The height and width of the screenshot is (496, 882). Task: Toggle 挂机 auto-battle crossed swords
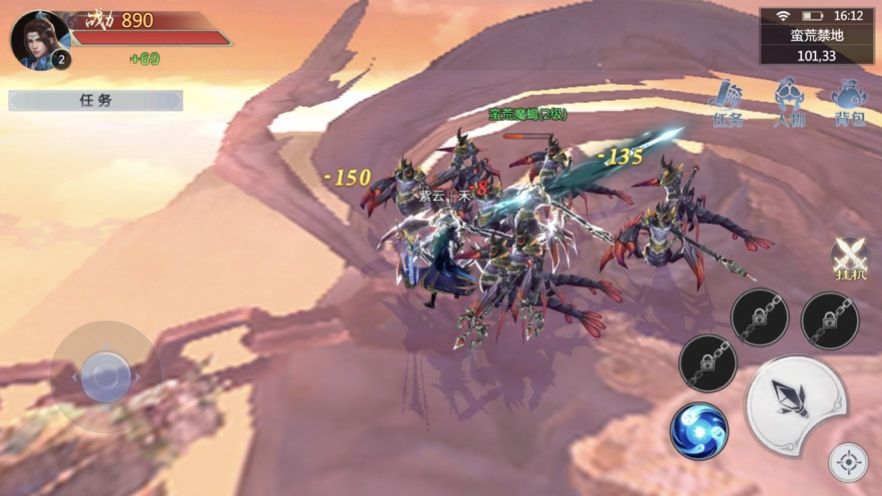point(849,258)
